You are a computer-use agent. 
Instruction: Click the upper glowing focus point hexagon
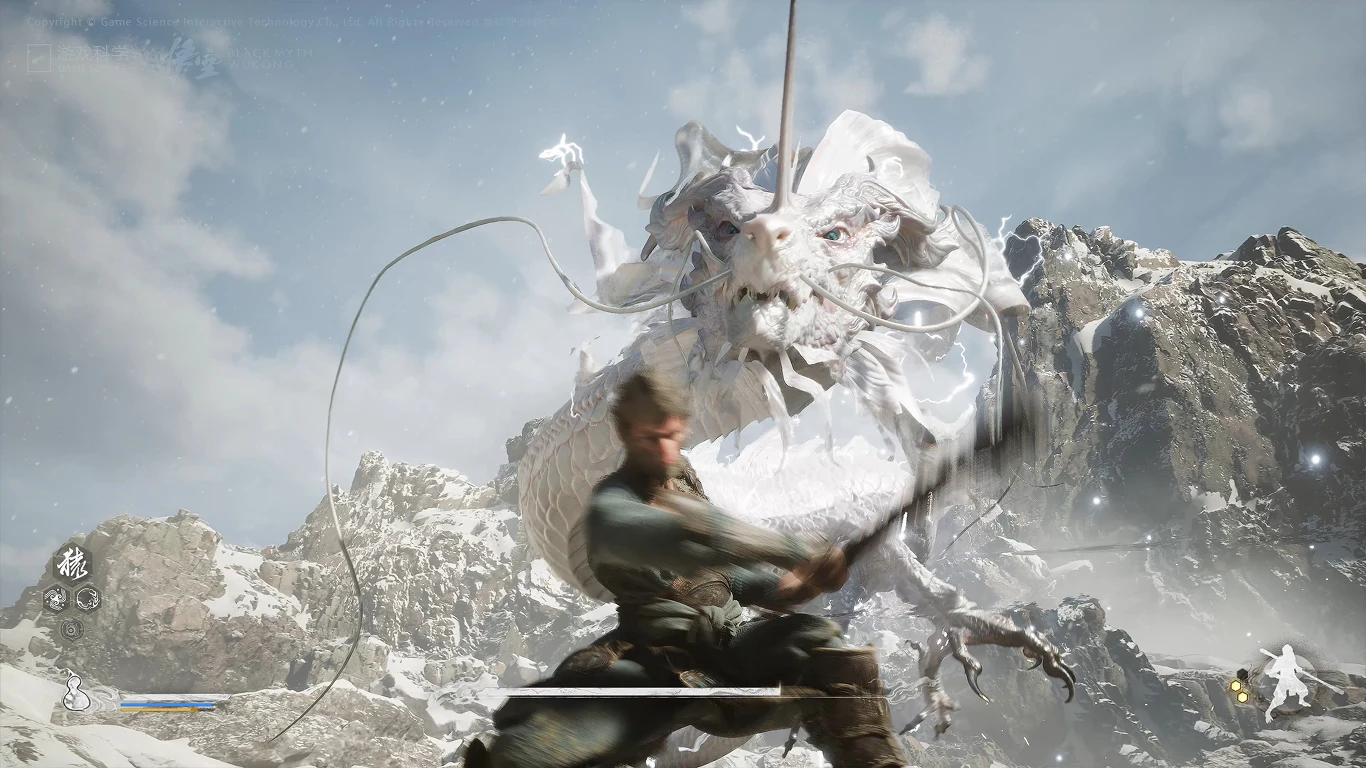click(1235, 686)
